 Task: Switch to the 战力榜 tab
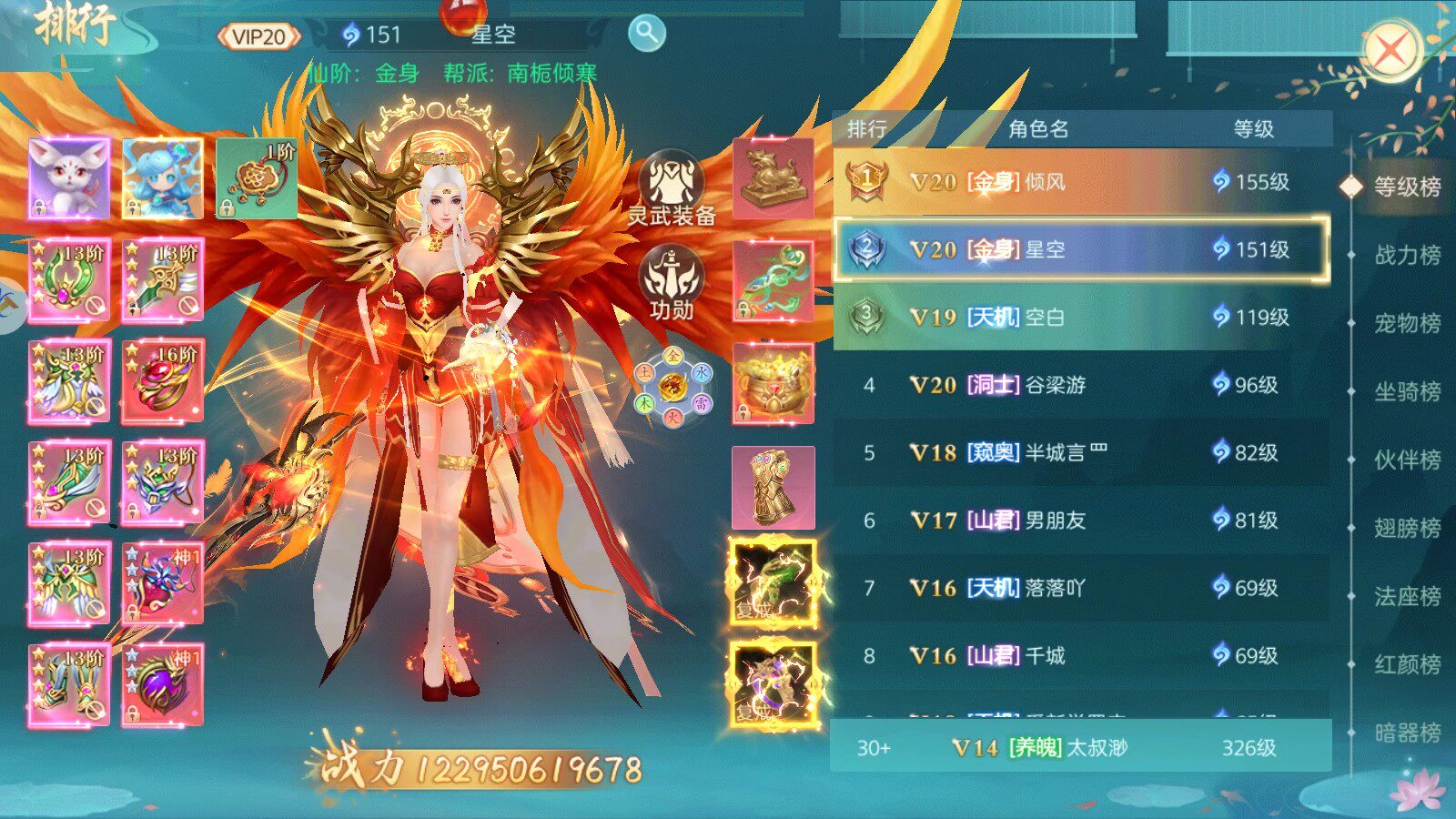1406,255
